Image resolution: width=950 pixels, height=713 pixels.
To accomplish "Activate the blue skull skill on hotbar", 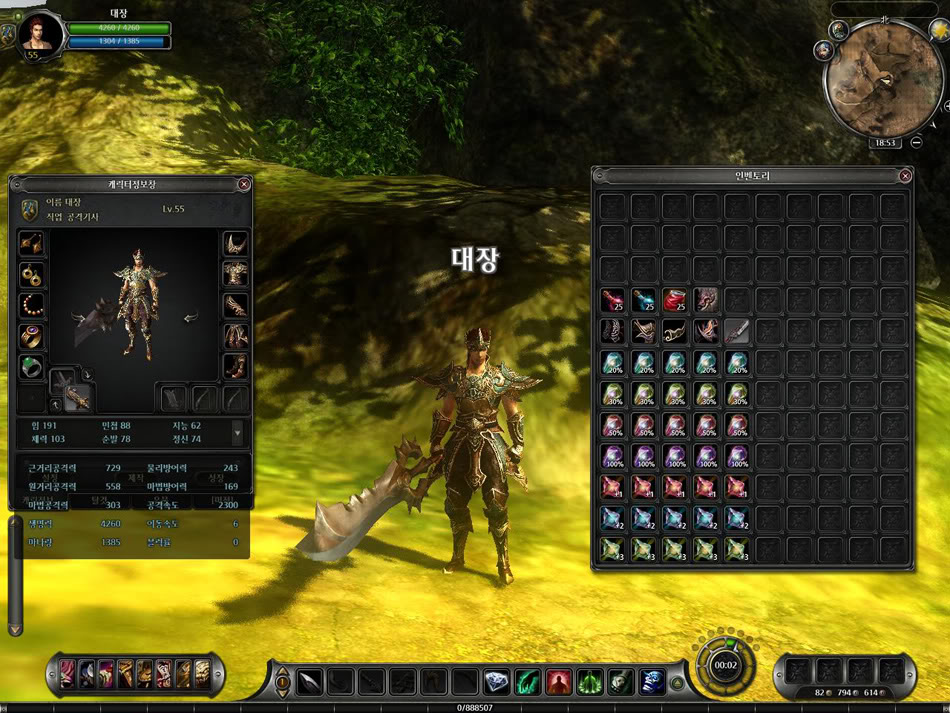I will (652, 682).
